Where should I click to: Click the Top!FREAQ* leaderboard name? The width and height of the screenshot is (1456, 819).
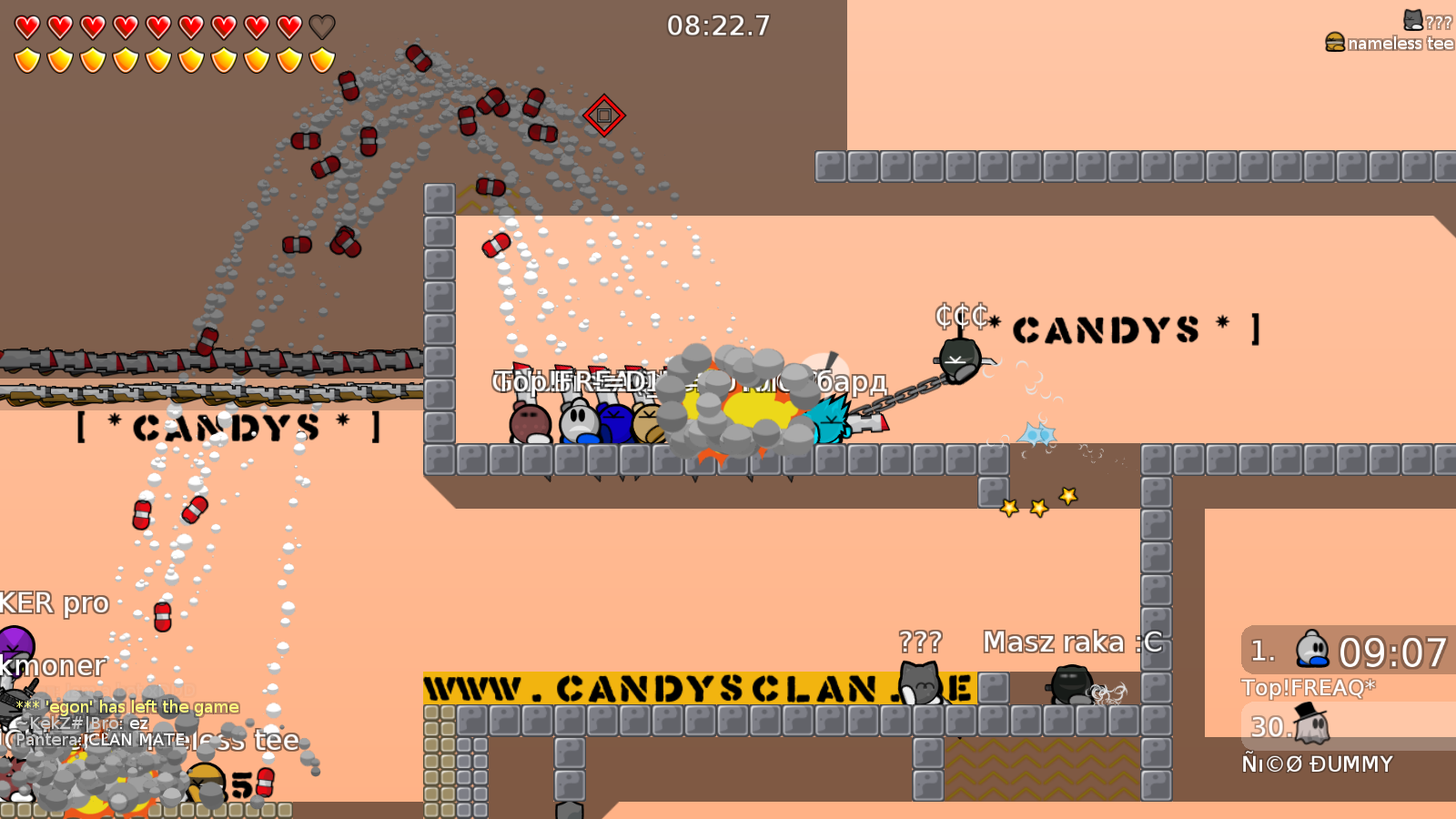click(x=1307, y=689)
